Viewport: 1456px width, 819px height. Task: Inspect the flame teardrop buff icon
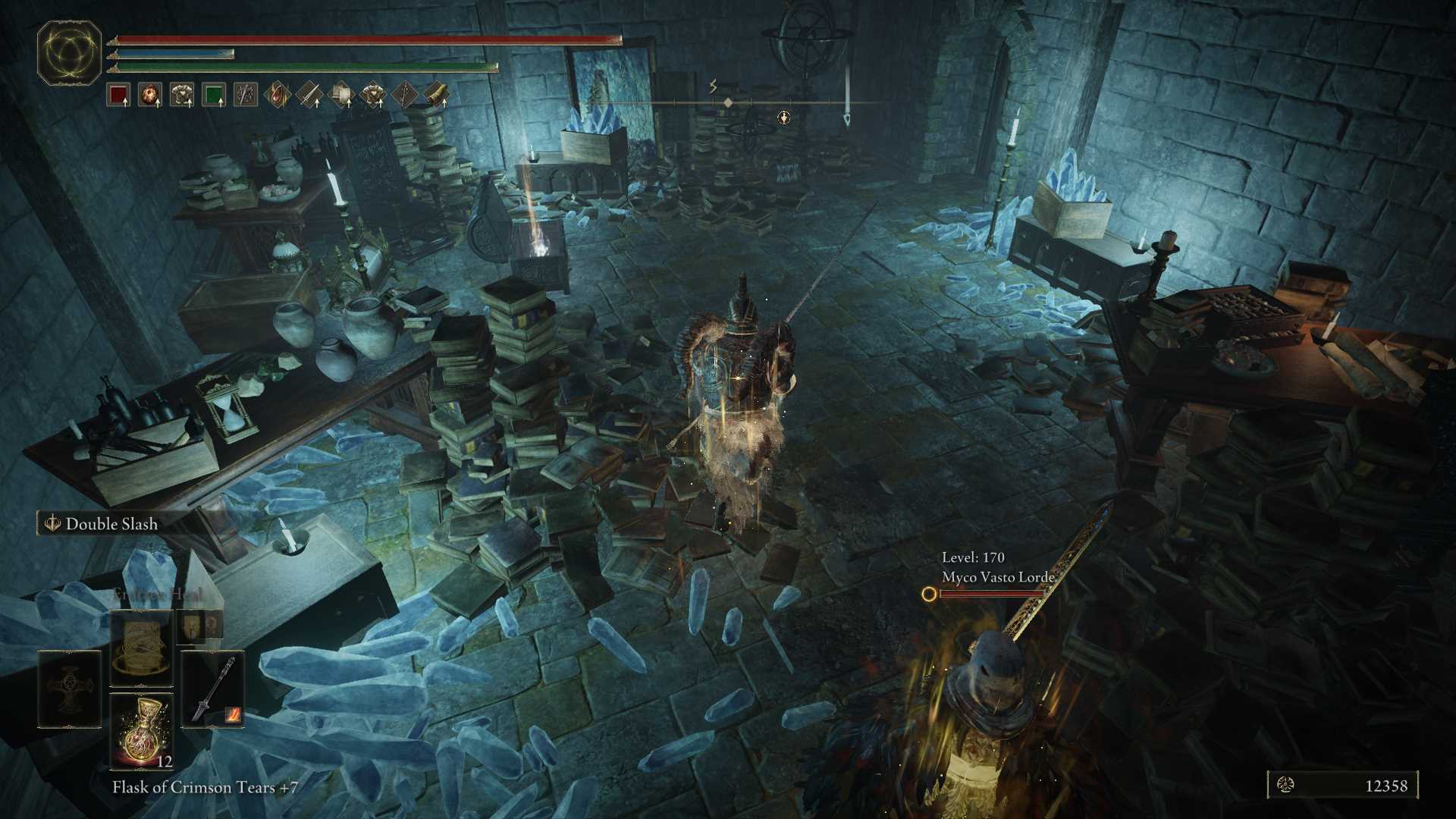278,96
